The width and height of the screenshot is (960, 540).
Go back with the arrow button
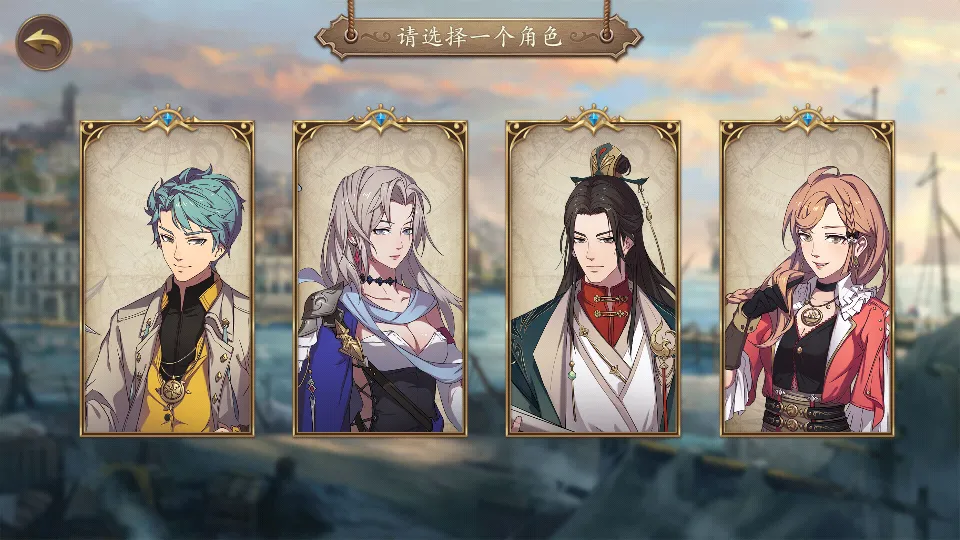point(43,42)
